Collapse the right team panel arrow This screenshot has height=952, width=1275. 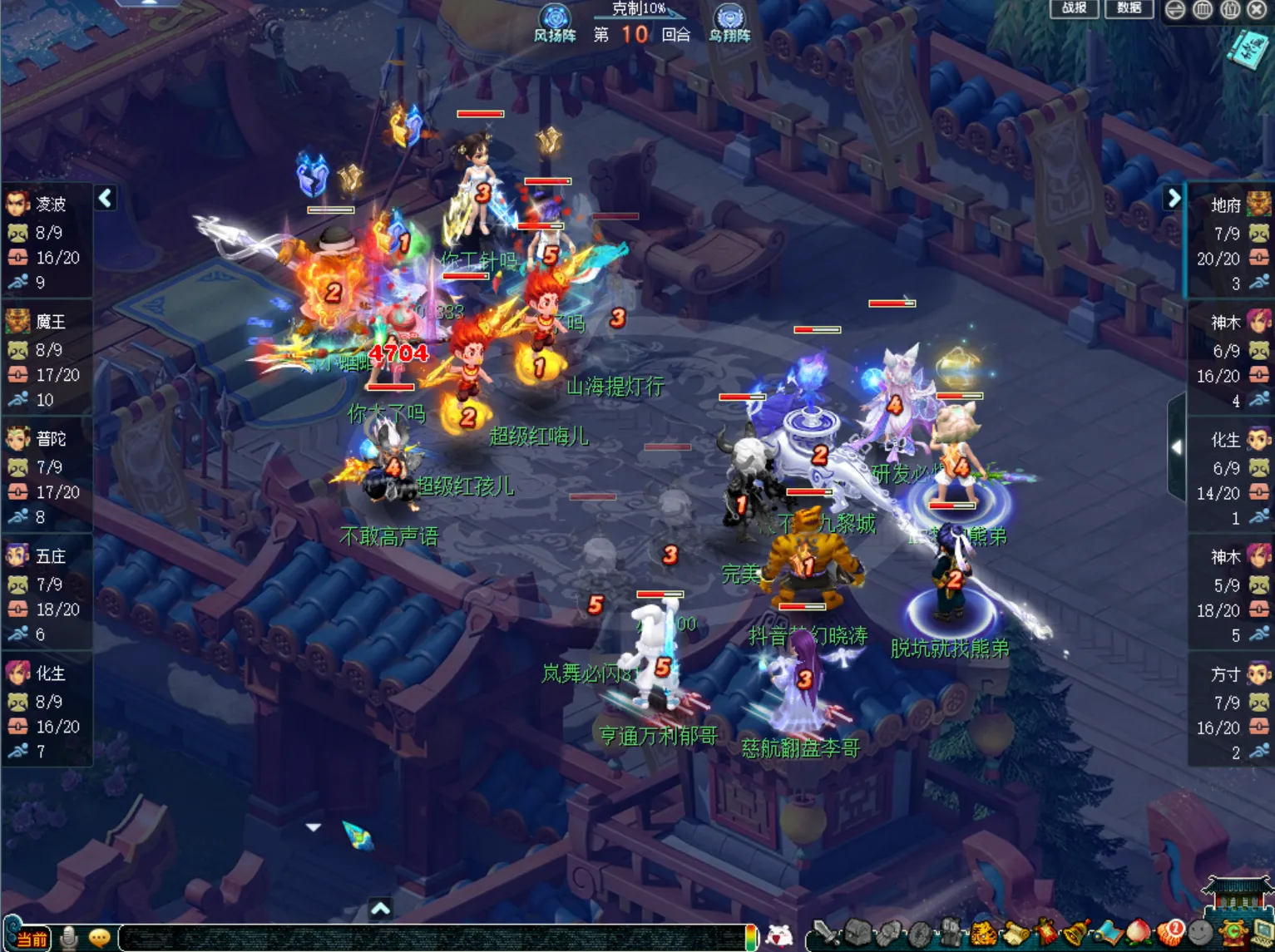pos(1174,198)
